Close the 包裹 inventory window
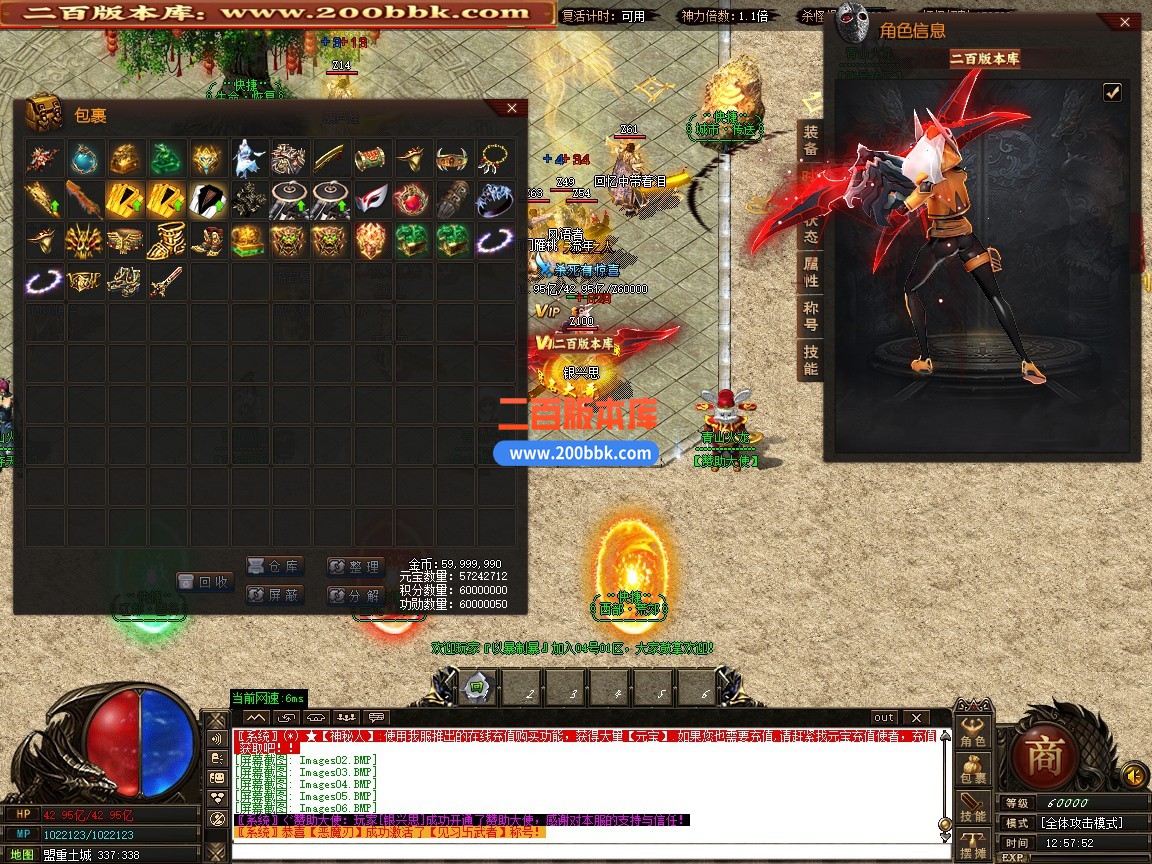This screenshot has width=1152, height=864. 511,108
